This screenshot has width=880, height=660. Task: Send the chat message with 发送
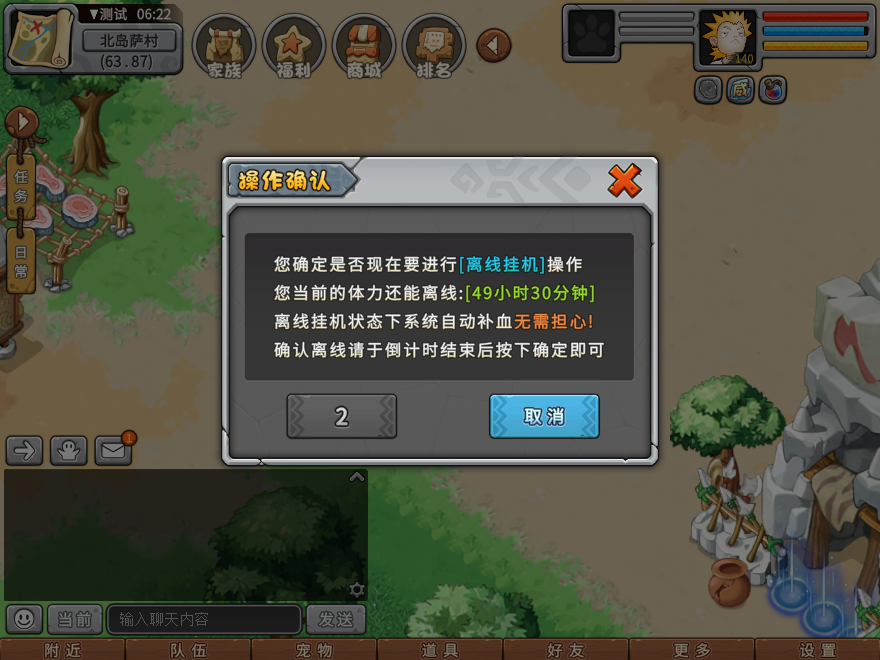click(x=335, y=619)
